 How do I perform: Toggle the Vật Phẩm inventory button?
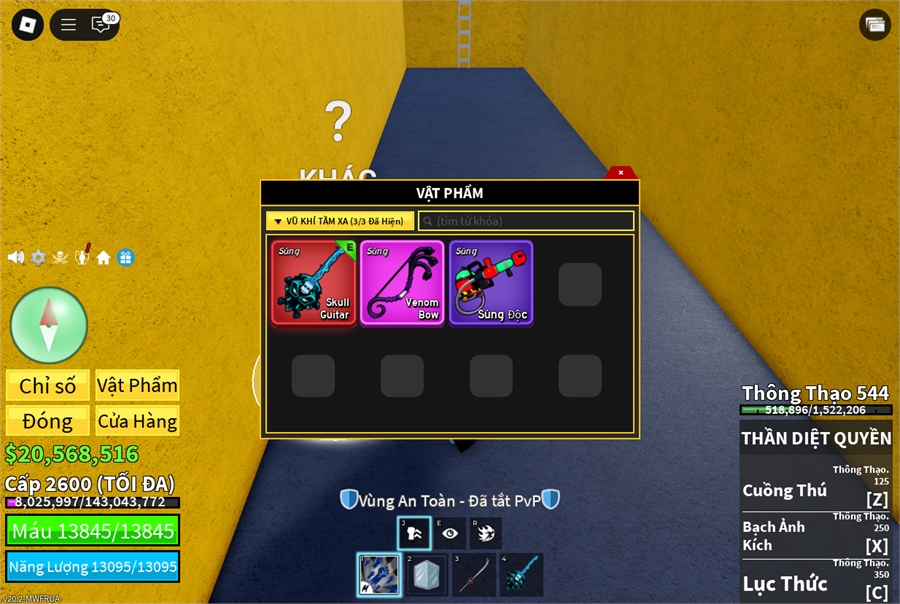coord(137,386)
